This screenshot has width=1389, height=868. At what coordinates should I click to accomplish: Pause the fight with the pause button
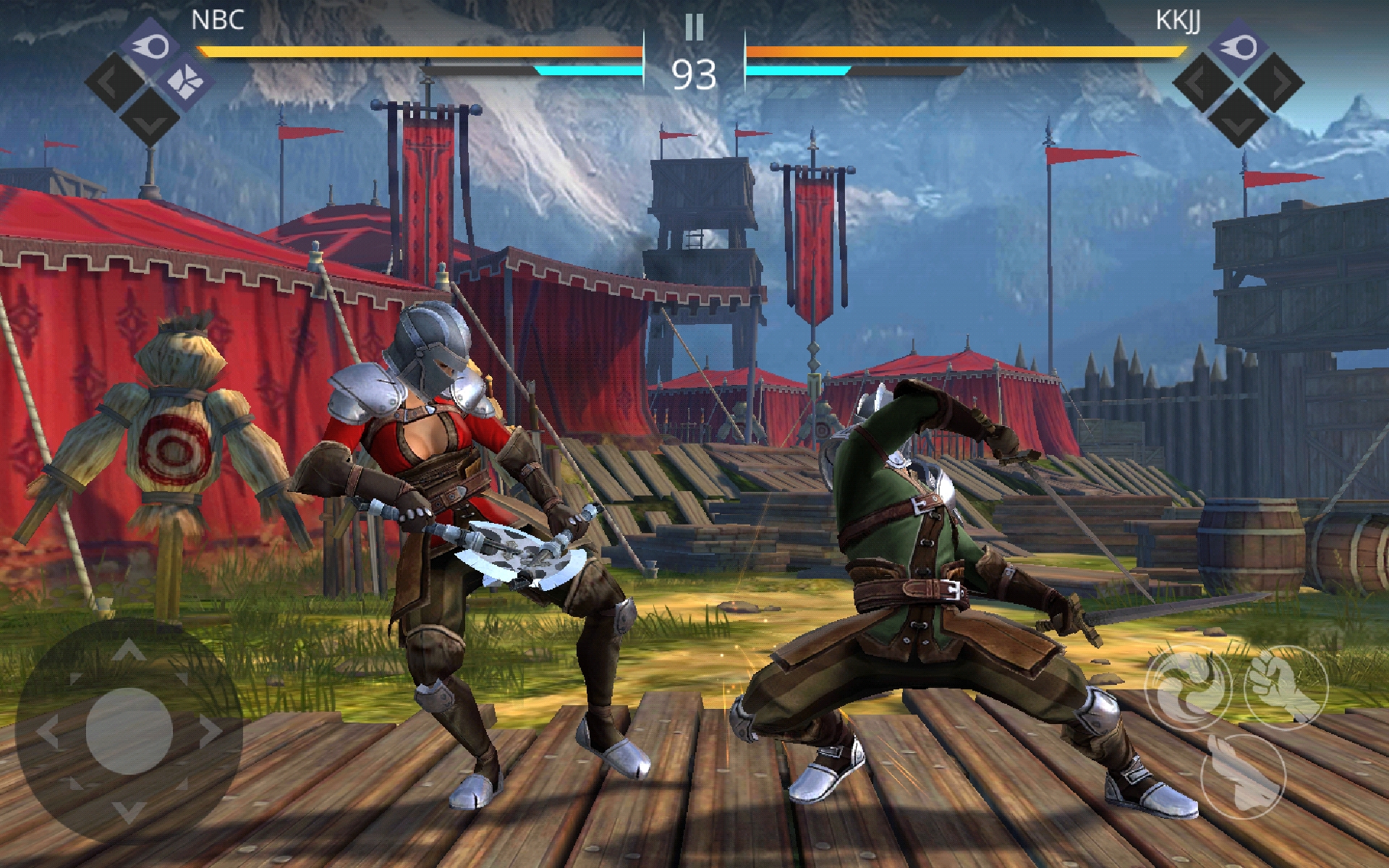tap(694, 27)
